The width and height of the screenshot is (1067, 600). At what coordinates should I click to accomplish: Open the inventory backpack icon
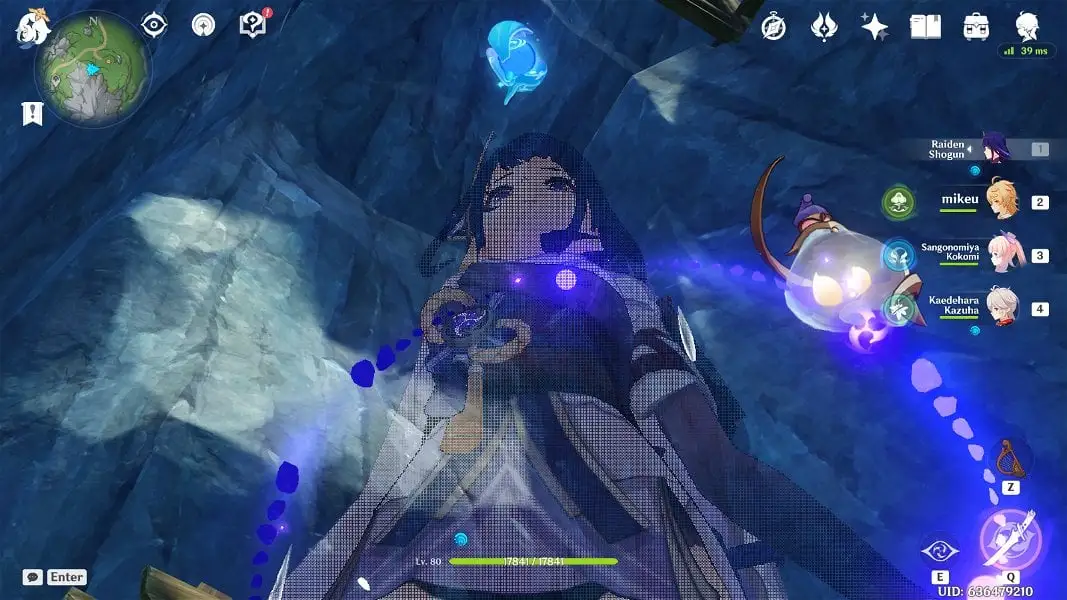point(976,27)
